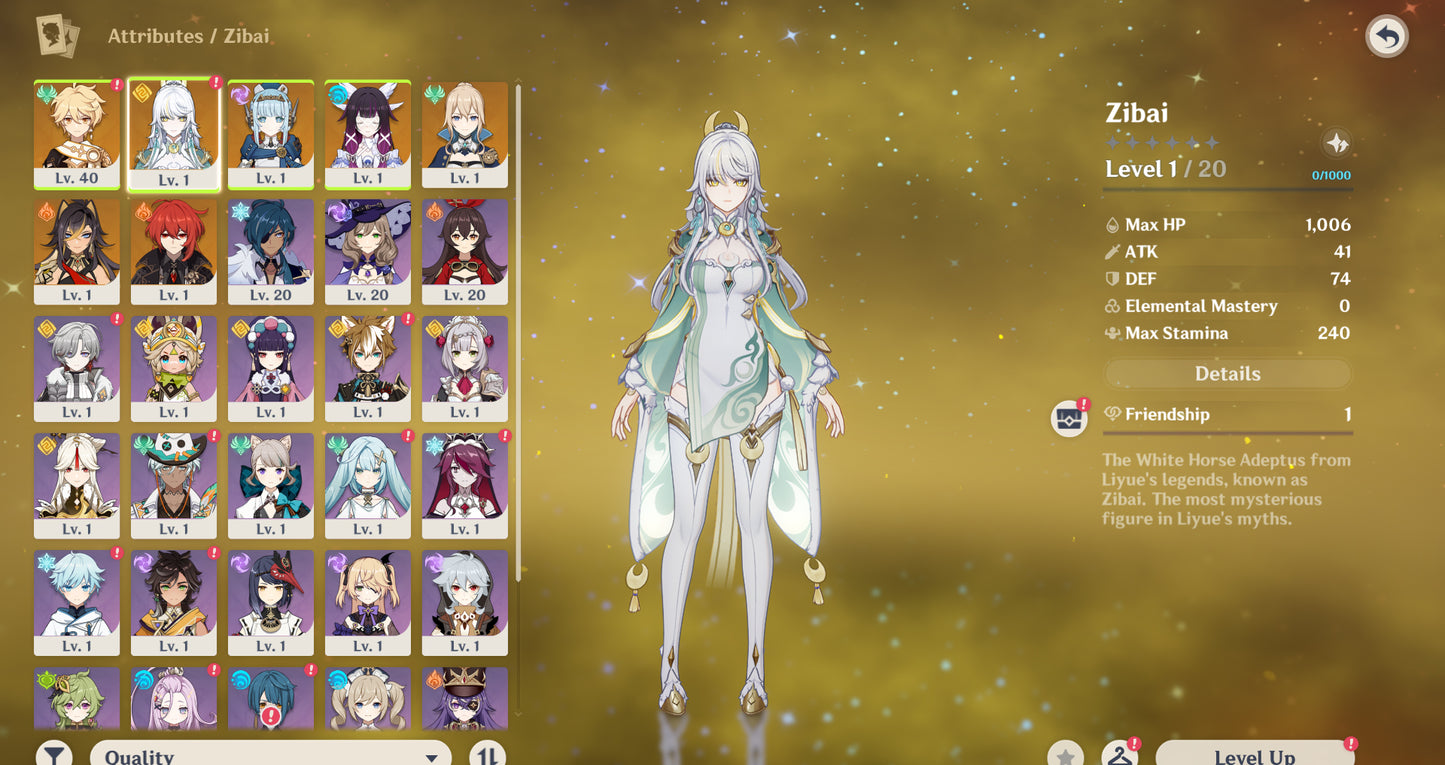Viewport: 1445px width, 765px height.
Task: Select the Lv. 20 Amber thumbnail
Action: (x=465, y=251)
